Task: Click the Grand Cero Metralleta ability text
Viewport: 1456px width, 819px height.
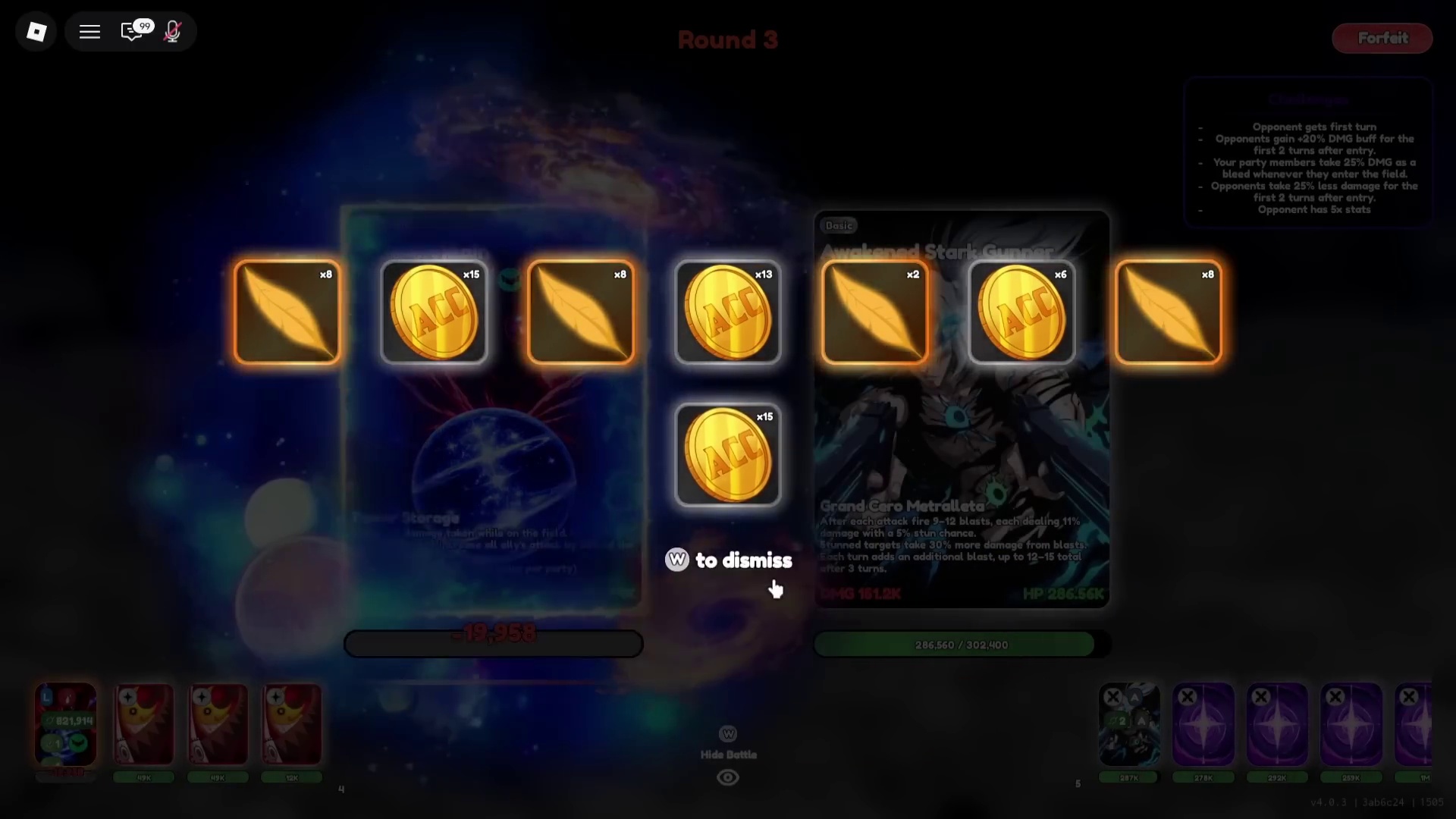Action: point(902,506)
